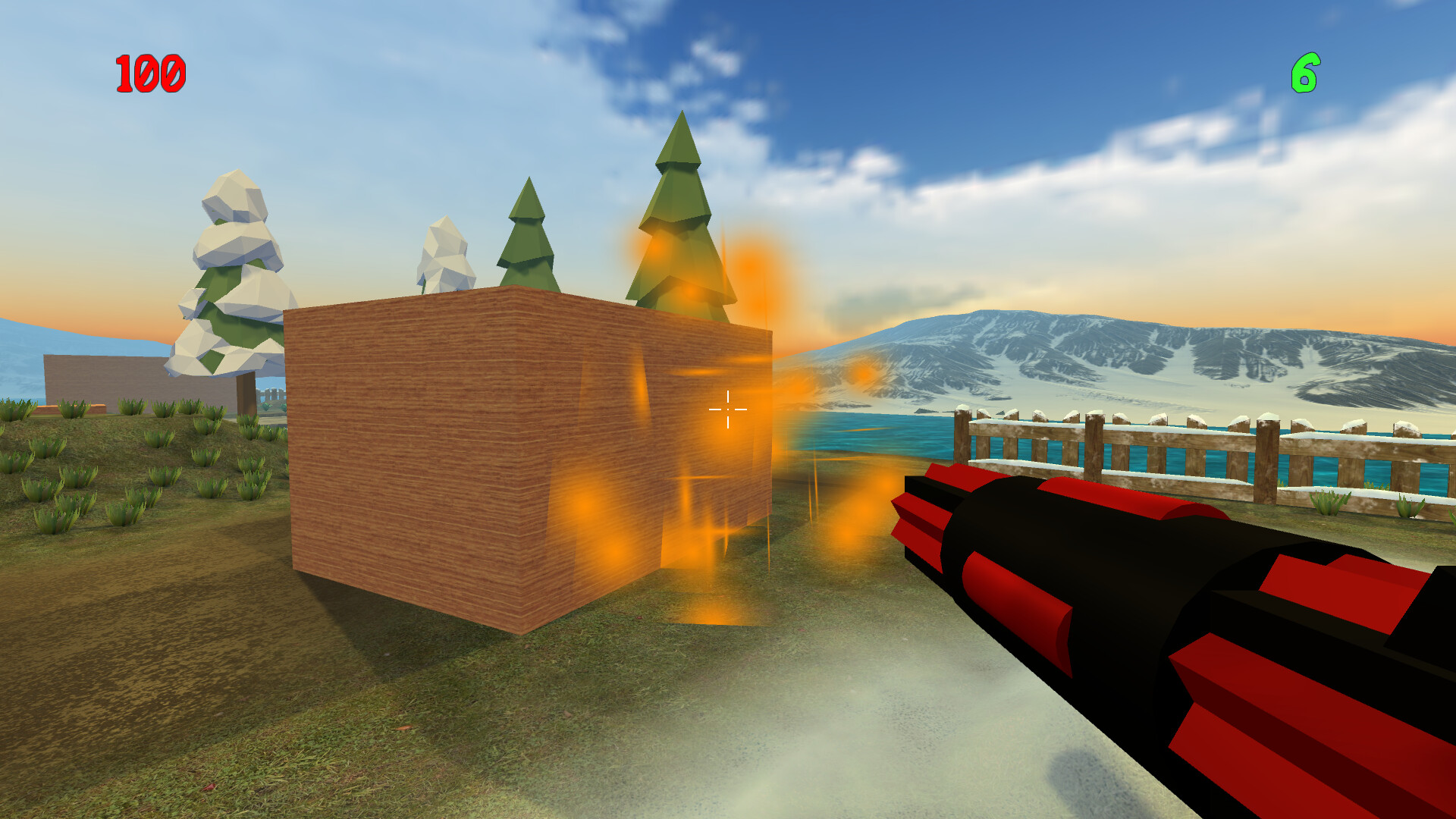This screenshot has width=1456, height=819.
Task: Click the red health counter showing 100
Action: 149,74
